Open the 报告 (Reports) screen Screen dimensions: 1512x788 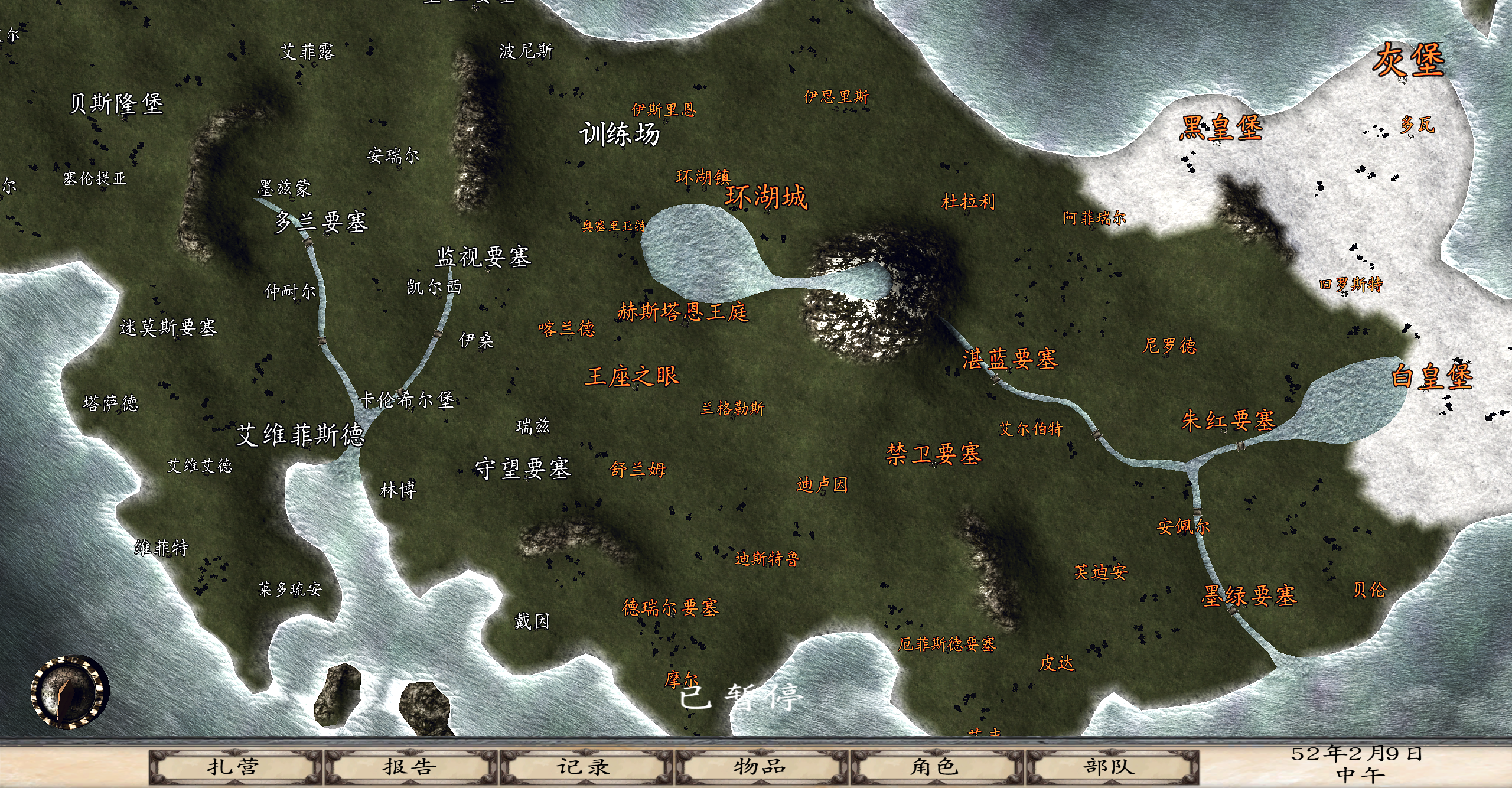(410, 767)
